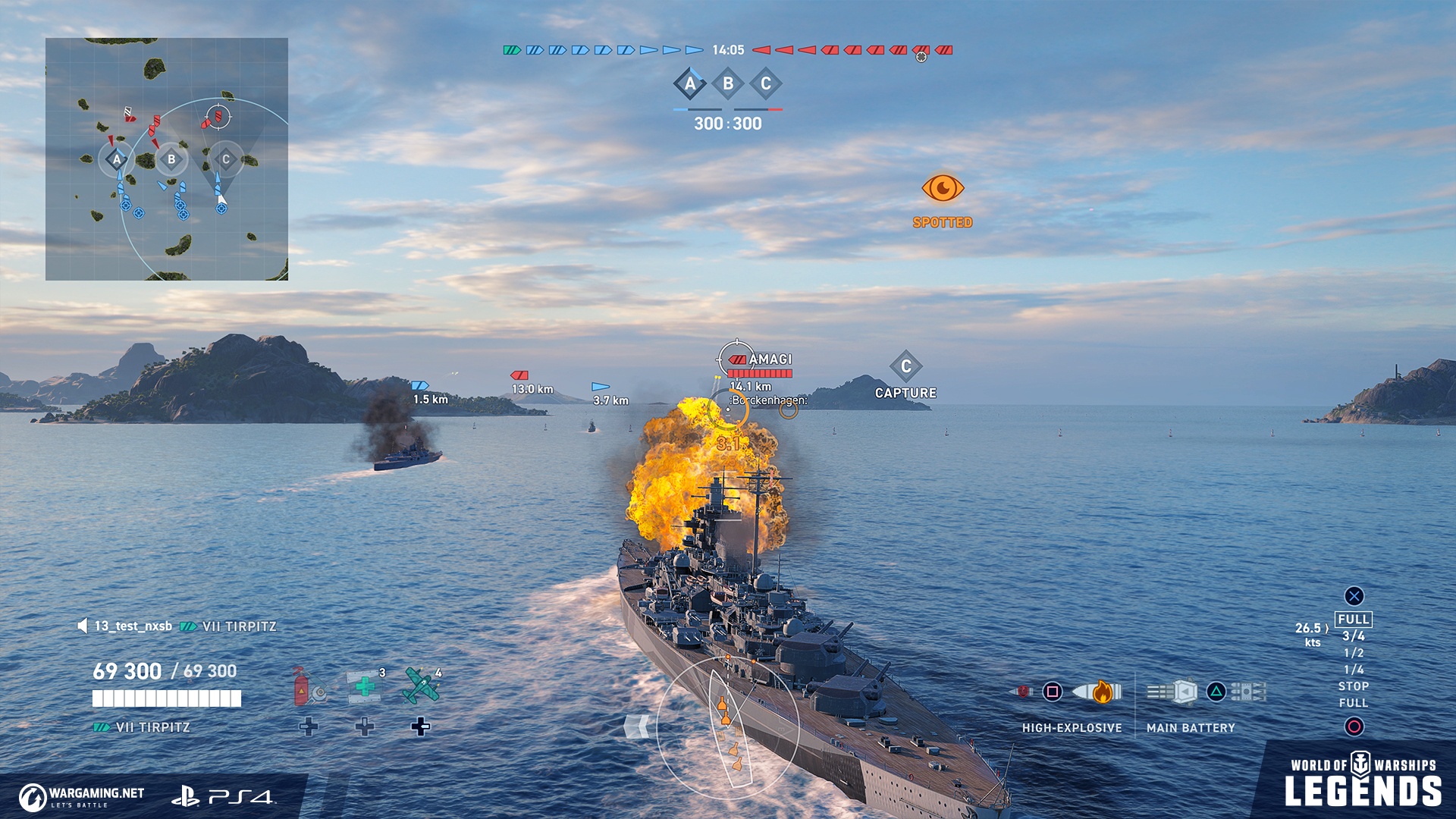The width and height of the screenshot is (1456, 819).
Task: Click the speaker icon beside 13_test_nxsb
Action: point(82,626)
